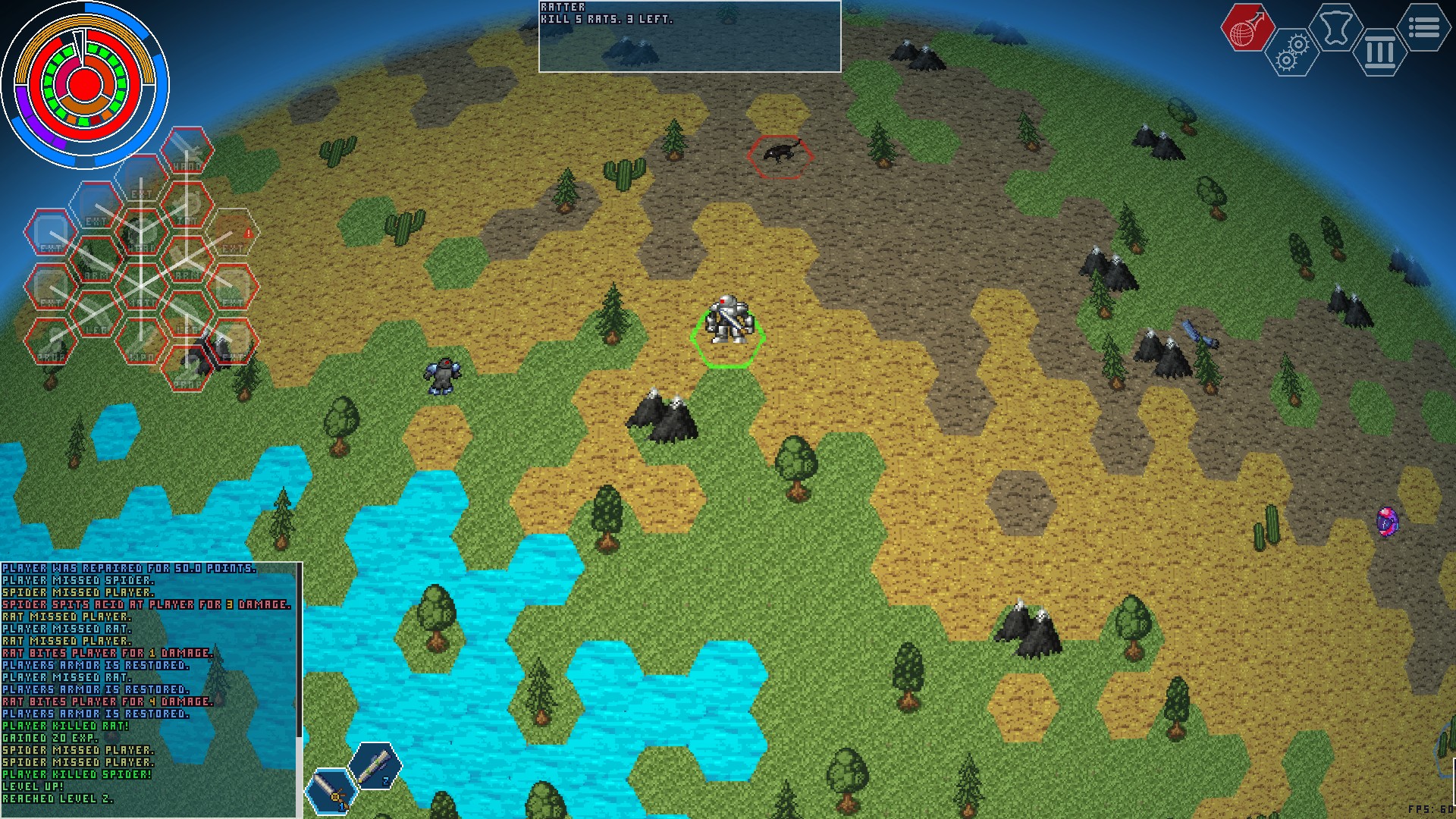The height and width of the screenshot is (819, 1456).
Task: Open the gears settings hexagon
Action: (1291, 53)
